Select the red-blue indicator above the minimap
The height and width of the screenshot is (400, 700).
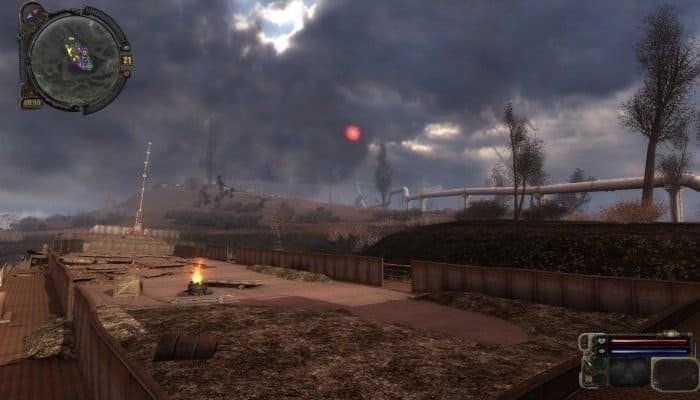(x=32, y=14)
